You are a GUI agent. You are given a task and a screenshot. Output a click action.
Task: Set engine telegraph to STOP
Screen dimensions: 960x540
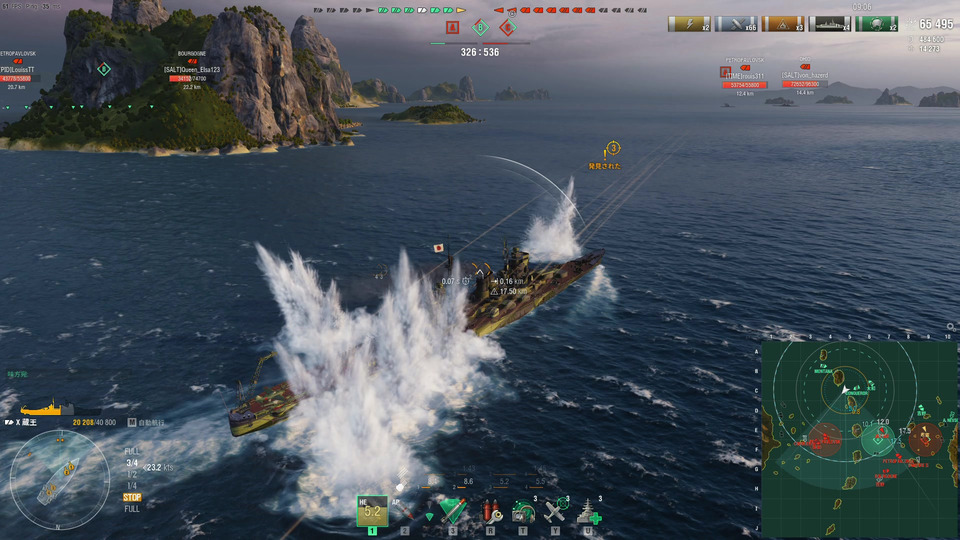(132, 497)
